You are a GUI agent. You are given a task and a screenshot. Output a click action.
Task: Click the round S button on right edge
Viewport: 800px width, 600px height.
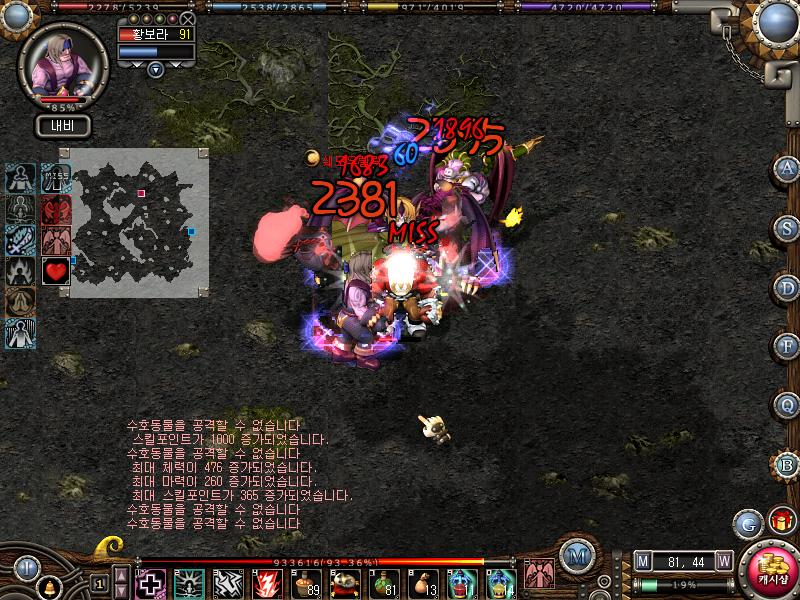[x=787, y=227]
